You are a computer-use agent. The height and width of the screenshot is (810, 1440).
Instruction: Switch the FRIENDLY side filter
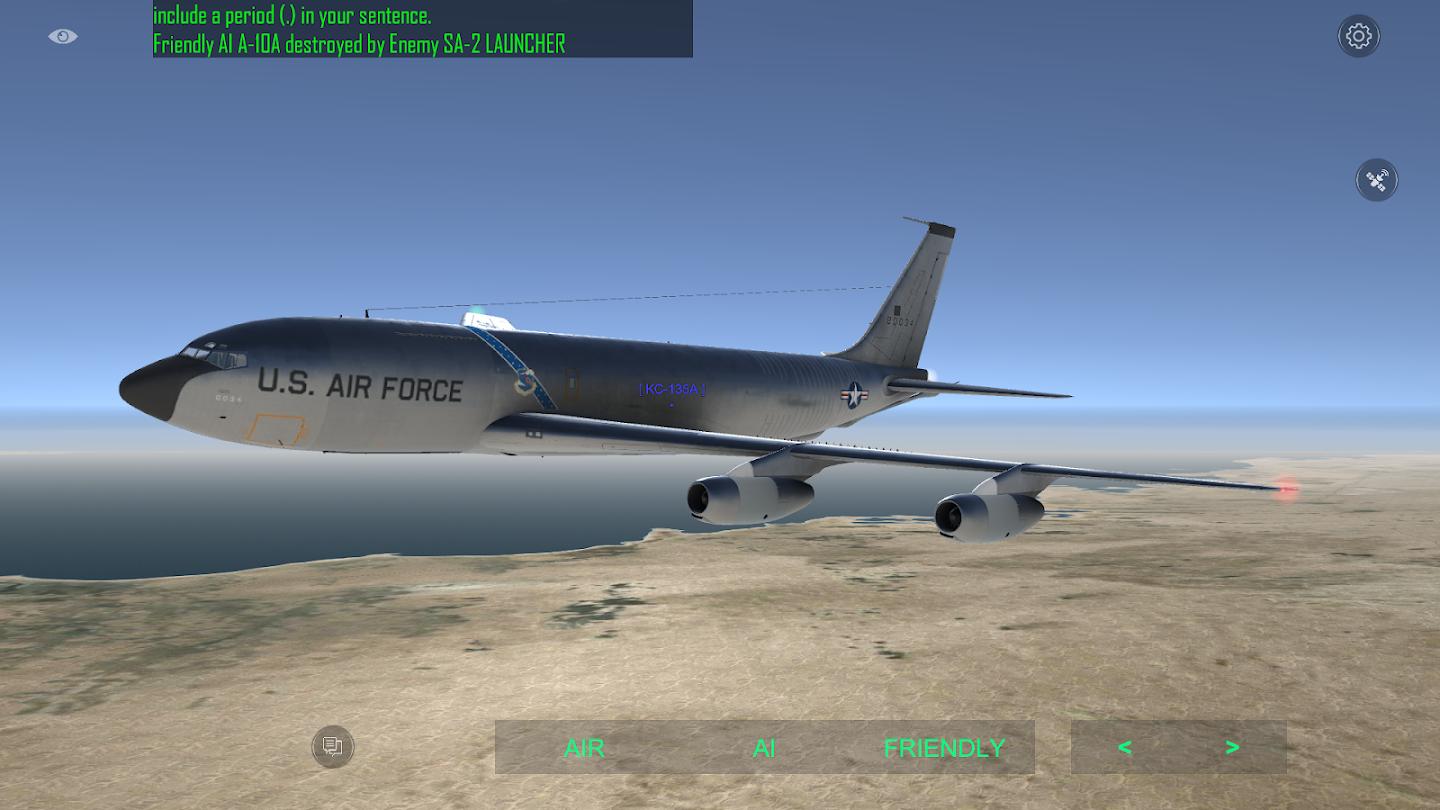click(944, 748)
